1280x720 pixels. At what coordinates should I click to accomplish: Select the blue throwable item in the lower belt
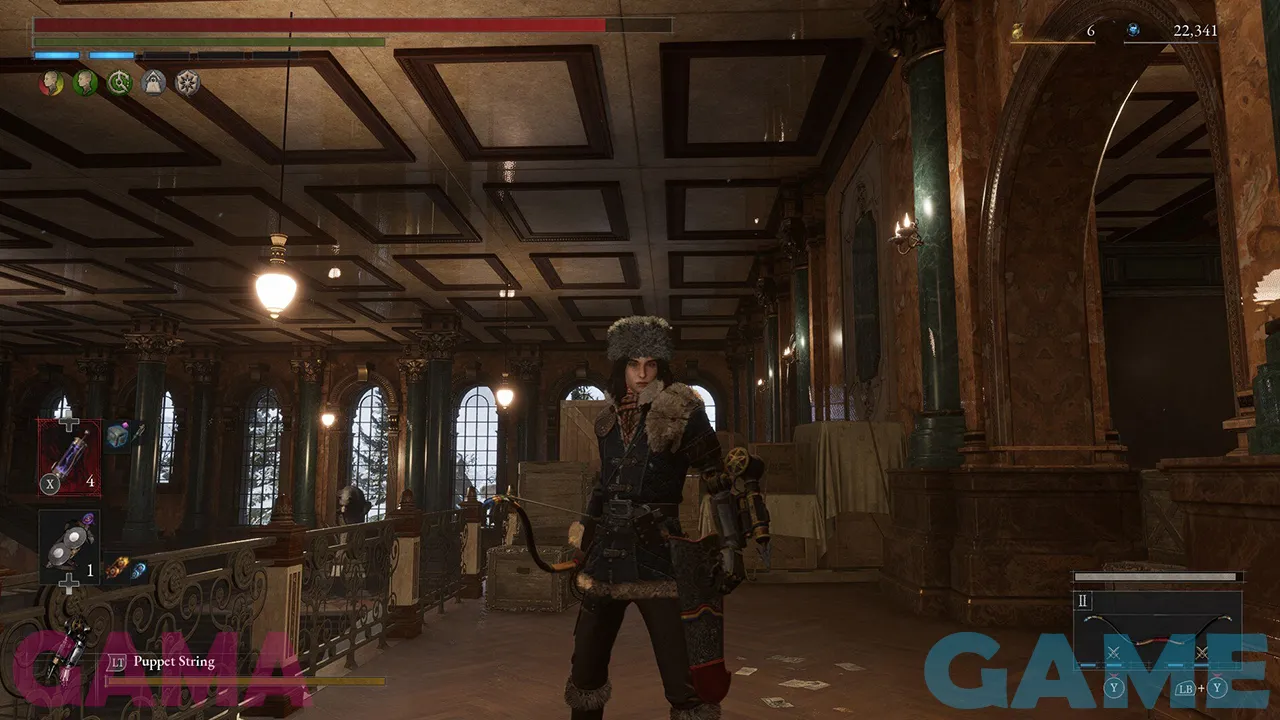pyautogui.click(x=138, y=569)
